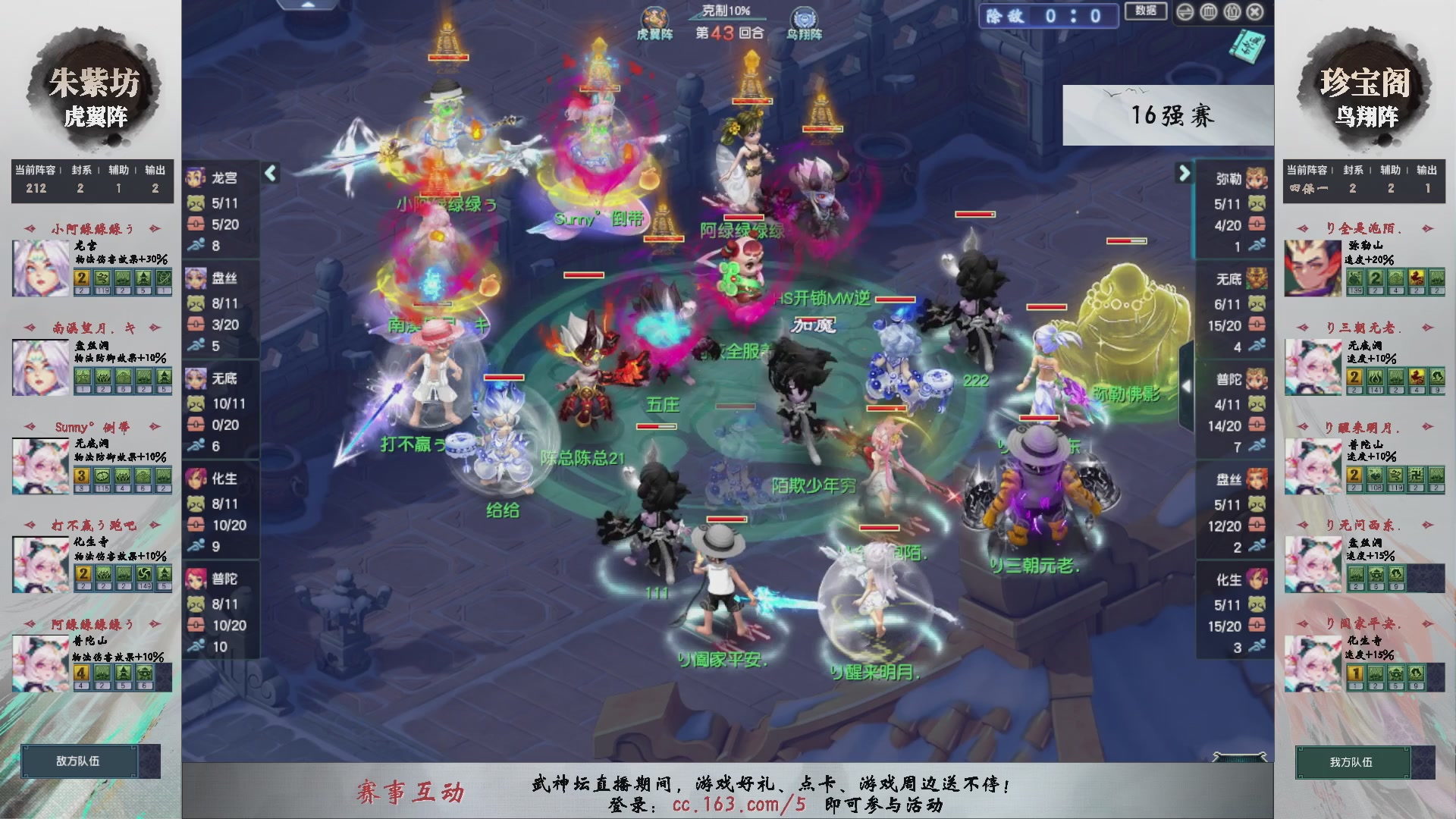Click the swap-arrows circular icon near 数据
1456x819 pixels.
click(1184, 13)
